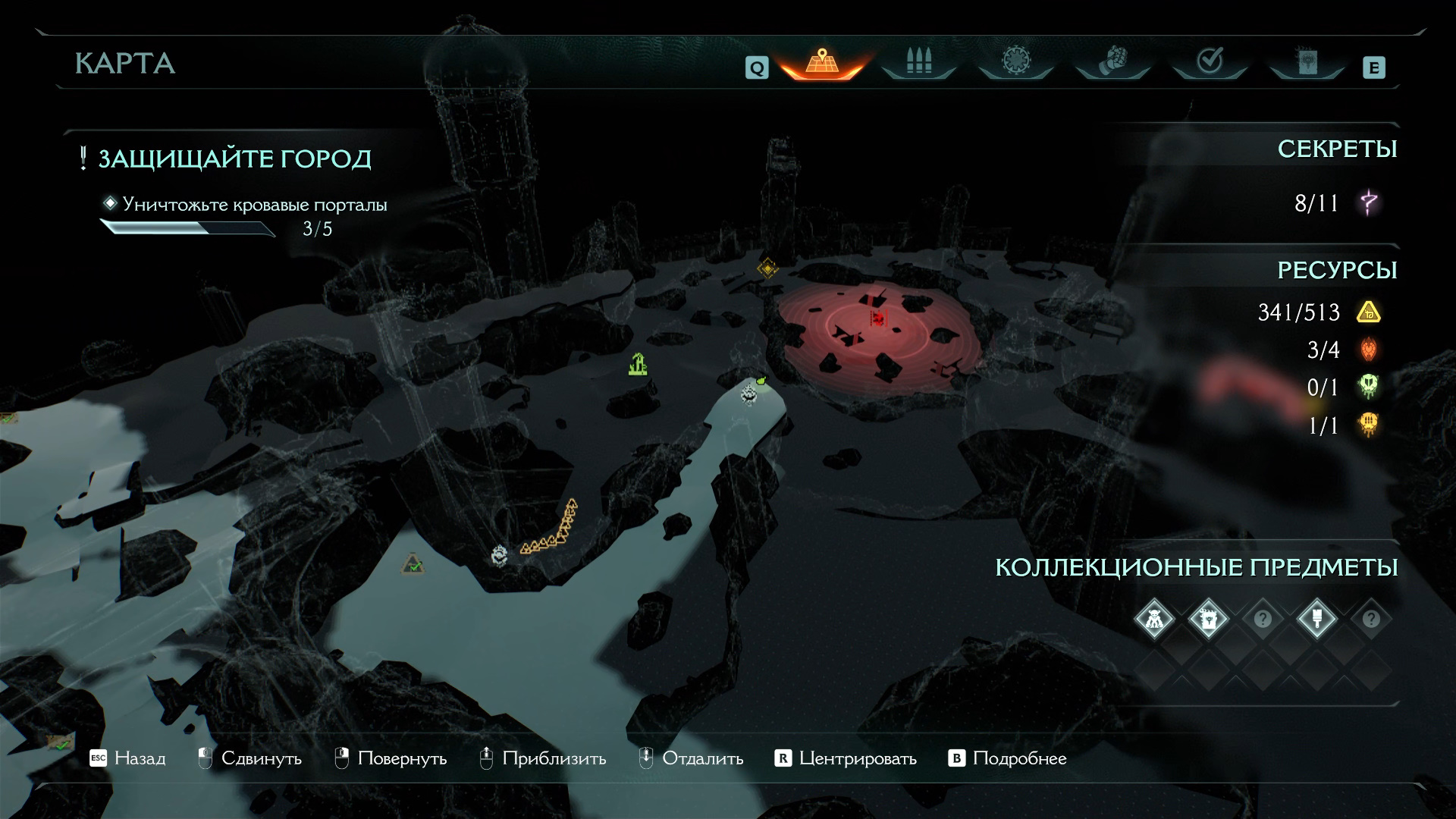Switch to the gauntlet fist tab
This screenshot has height=819, width=1456.
(1112, 62)
